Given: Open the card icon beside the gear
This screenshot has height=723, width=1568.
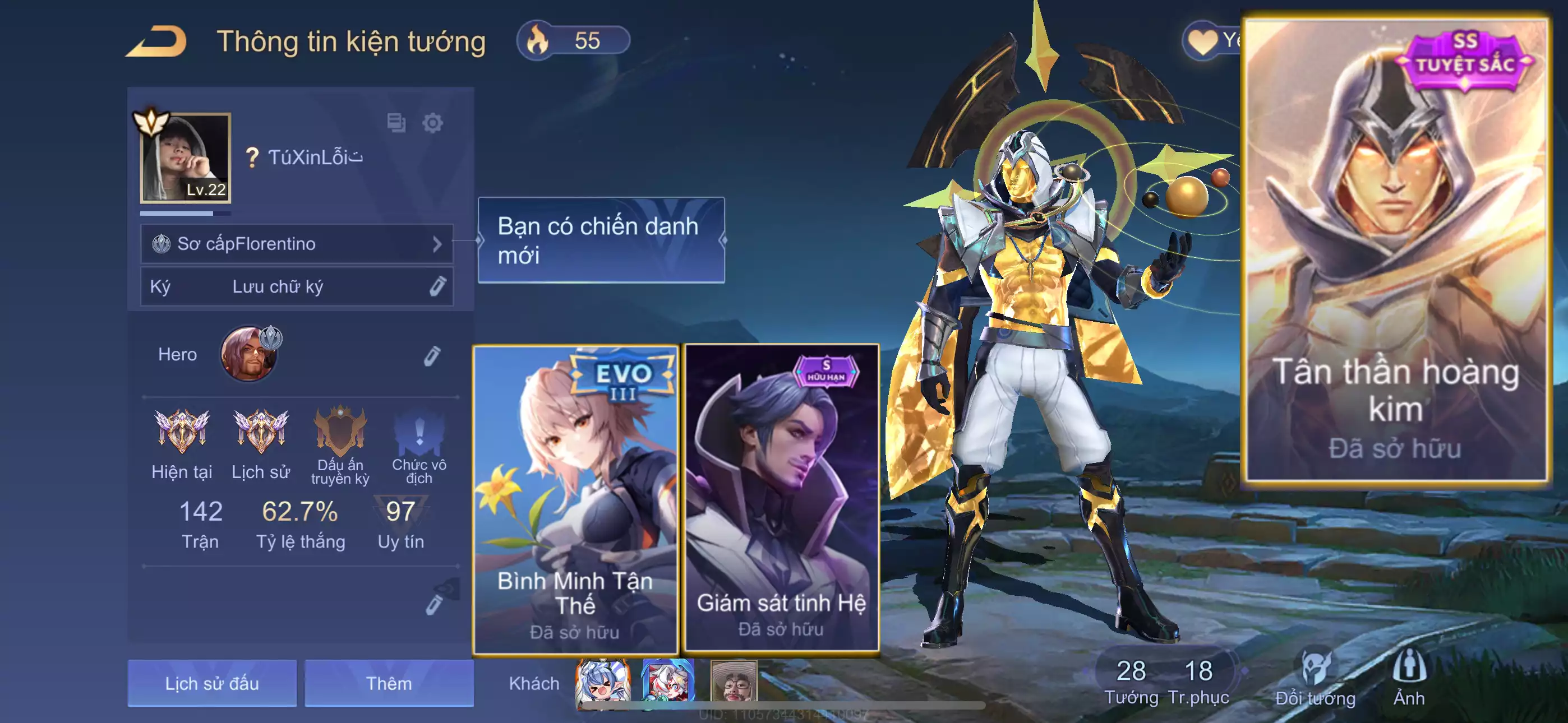Looking at the screenshot, I should [396, 123].
